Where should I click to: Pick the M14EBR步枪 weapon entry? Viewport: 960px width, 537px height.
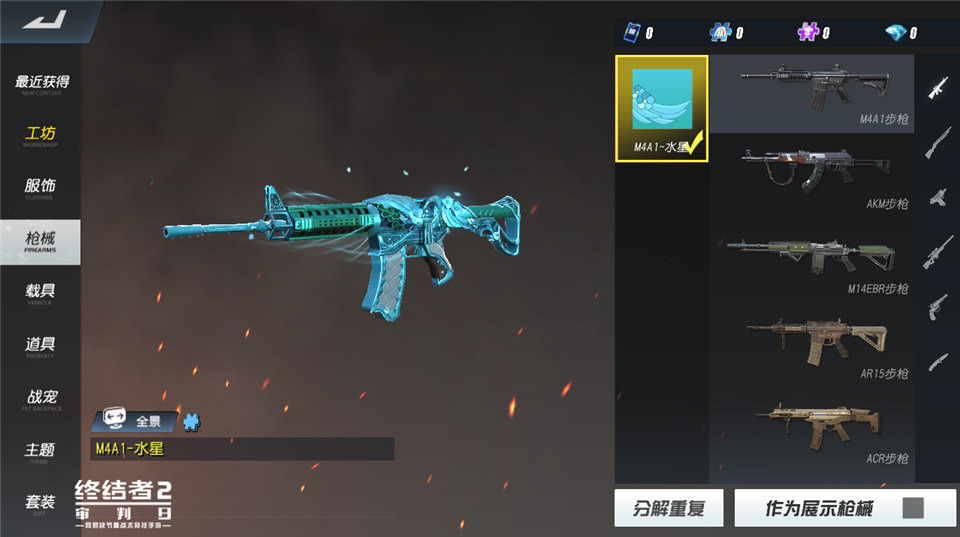[812, 262]
